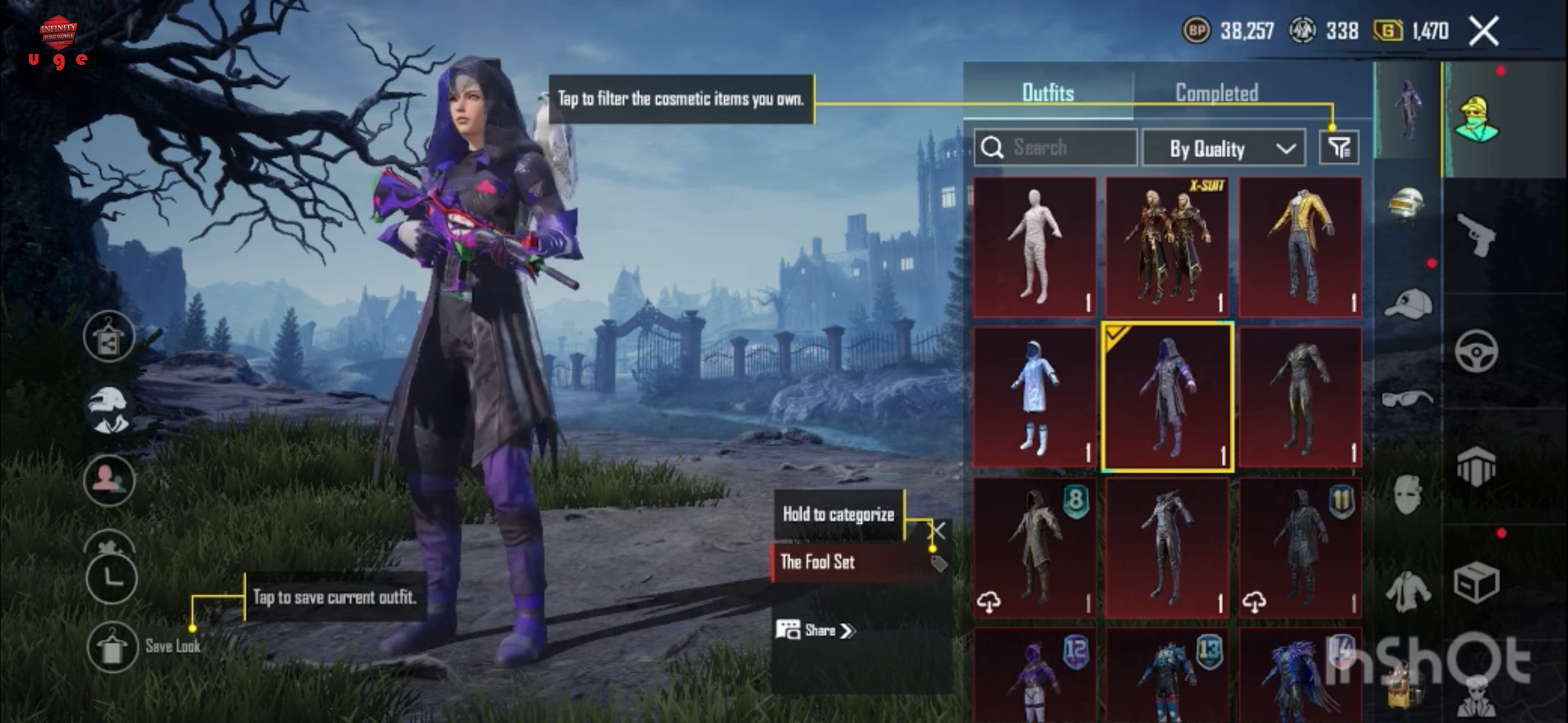Show the pistol weapon skins section
The image size is (1568, 723).
tap(1476, 235)
